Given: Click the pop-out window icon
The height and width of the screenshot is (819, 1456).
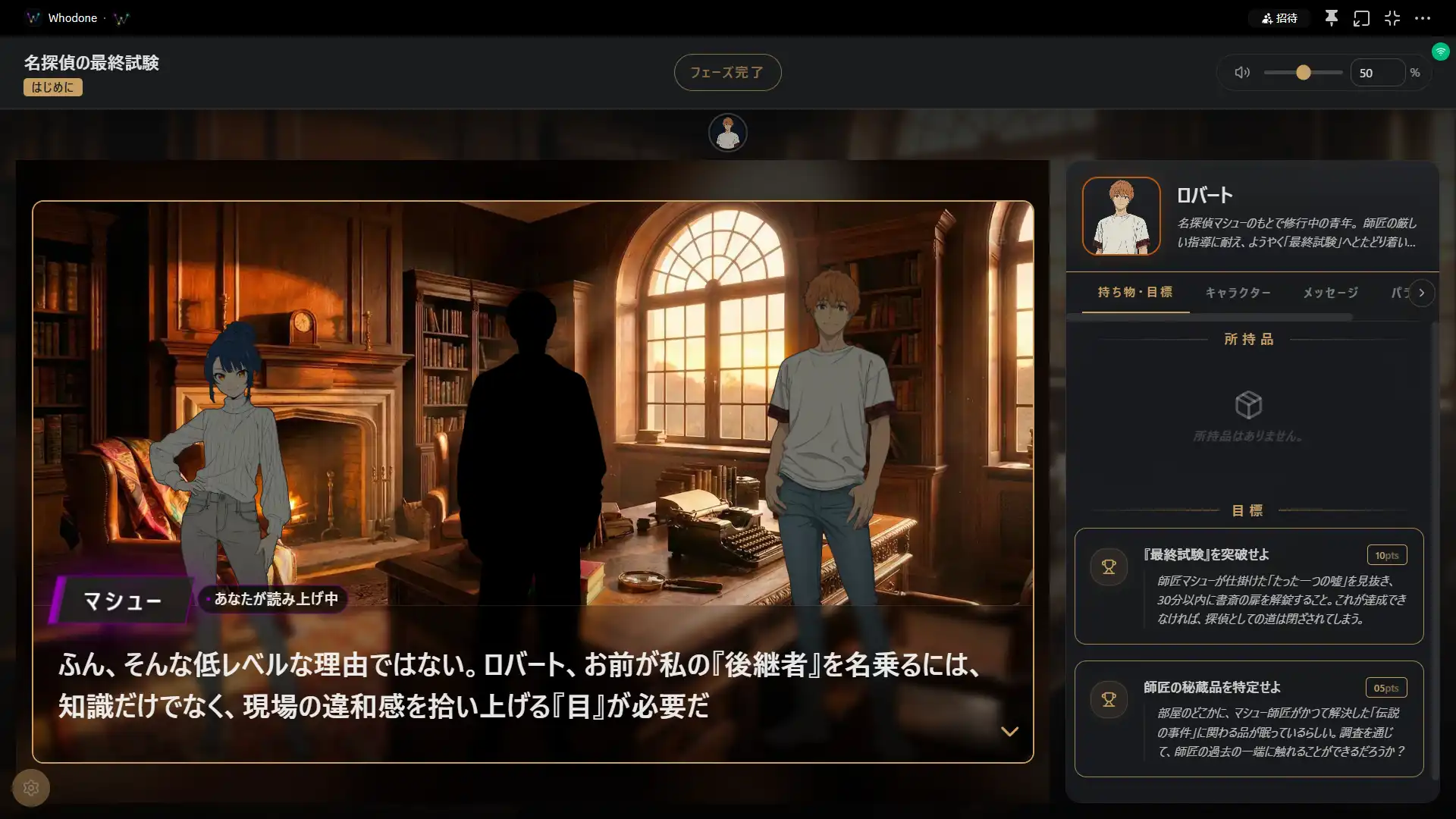Looking at the screenshot, I should [1361, 18].
